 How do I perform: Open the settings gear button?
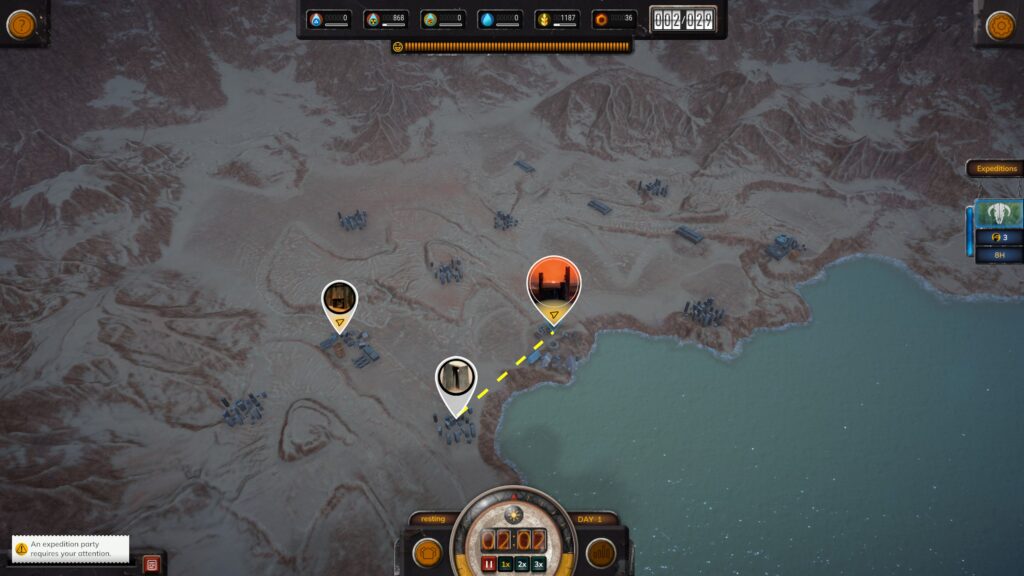[1000, 25]
